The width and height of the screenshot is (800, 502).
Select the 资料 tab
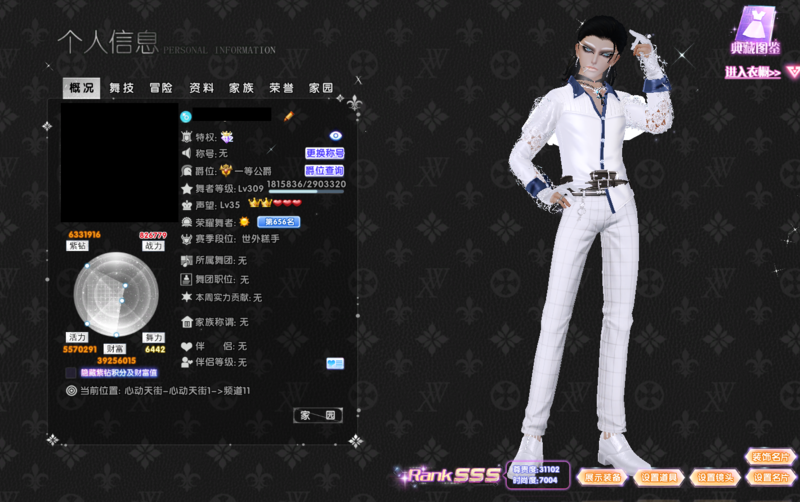tap(201, 88)
